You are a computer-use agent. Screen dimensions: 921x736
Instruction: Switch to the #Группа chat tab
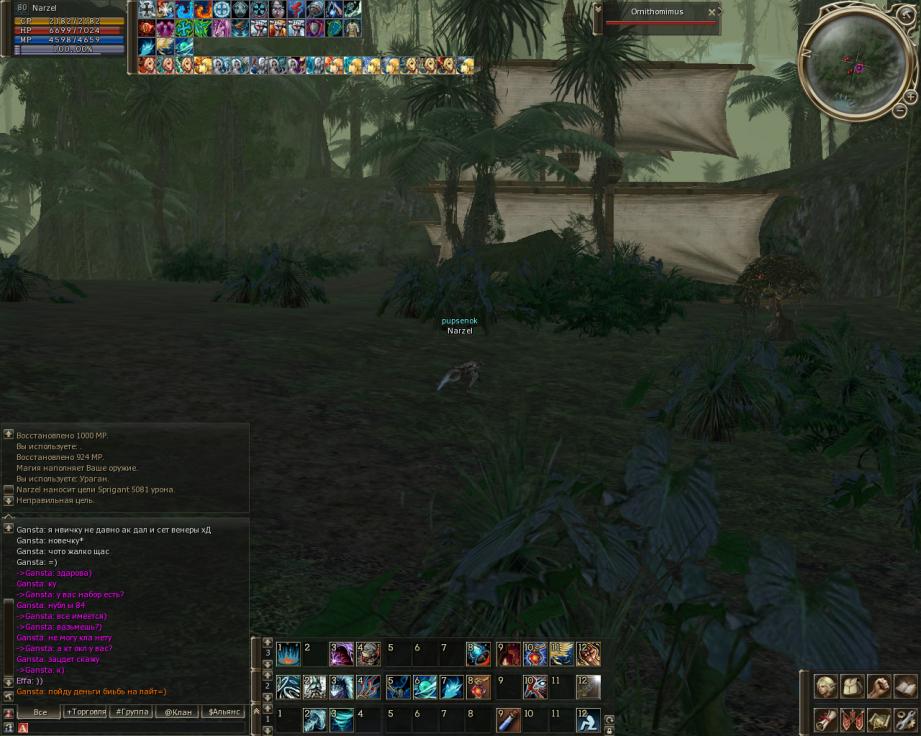coord(132,712)
